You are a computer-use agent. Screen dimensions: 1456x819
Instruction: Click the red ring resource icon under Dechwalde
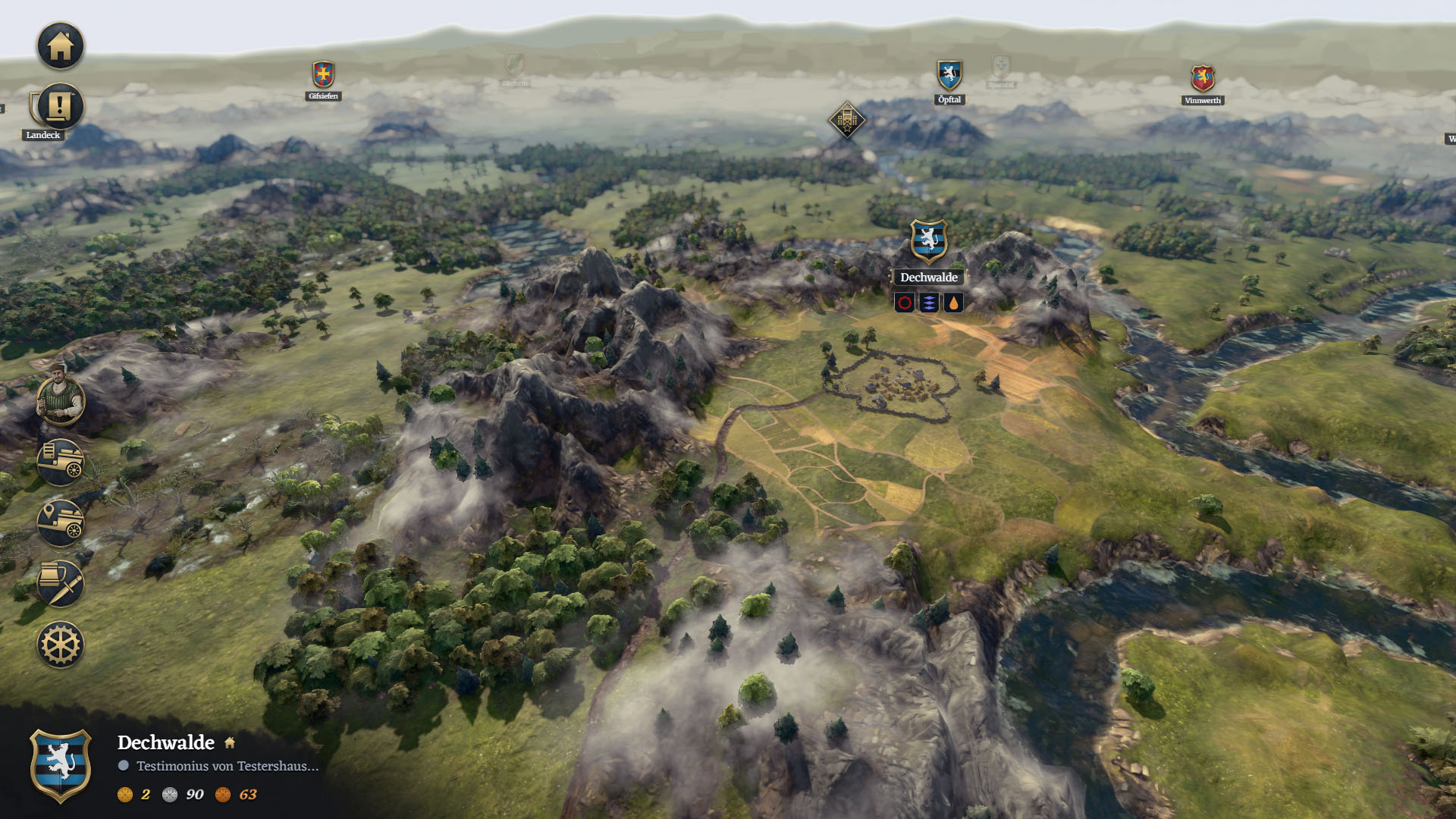point(905,303)
